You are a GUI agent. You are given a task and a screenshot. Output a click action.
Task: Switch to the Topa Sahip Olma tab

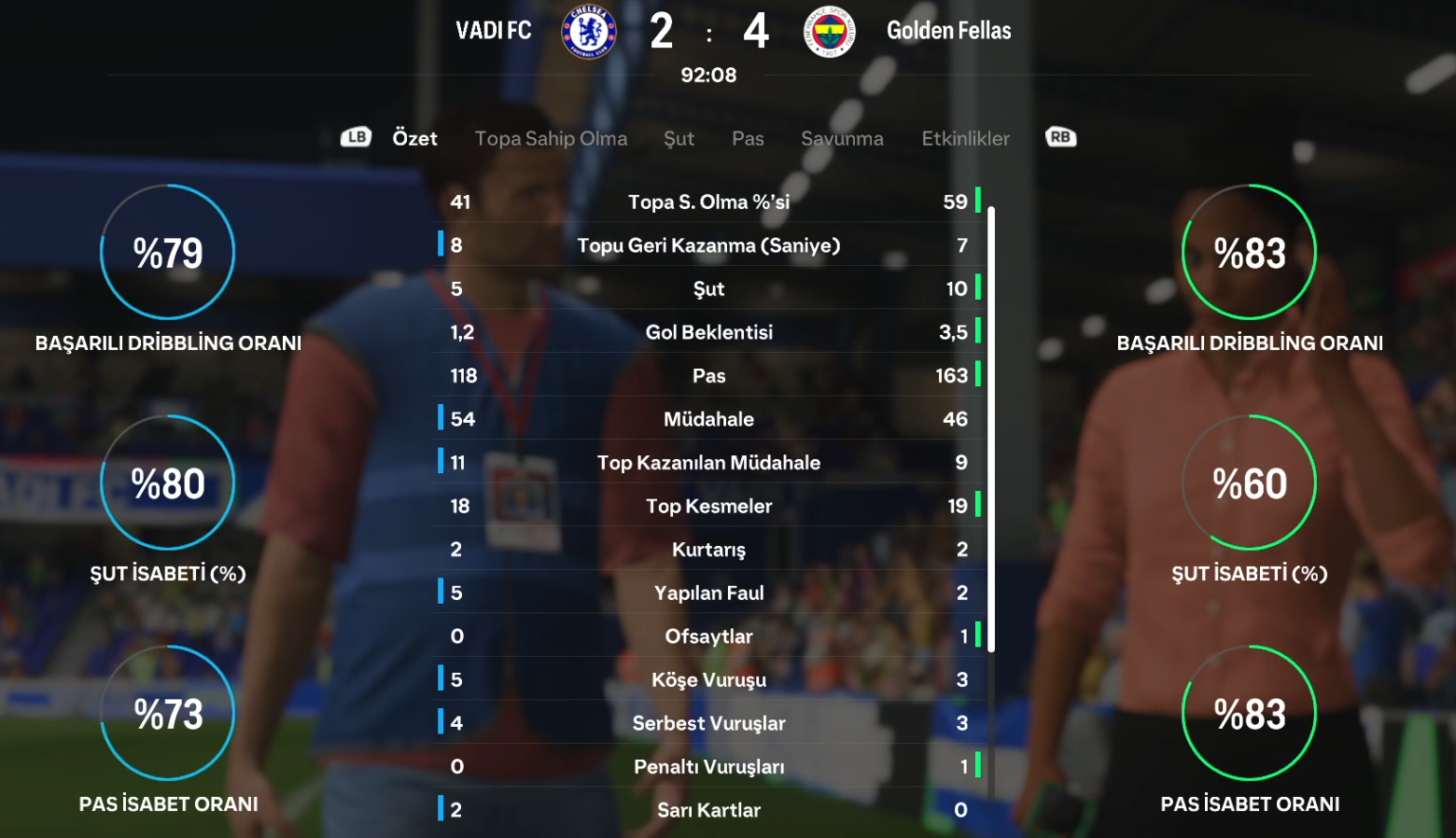(x=551, y=138)
